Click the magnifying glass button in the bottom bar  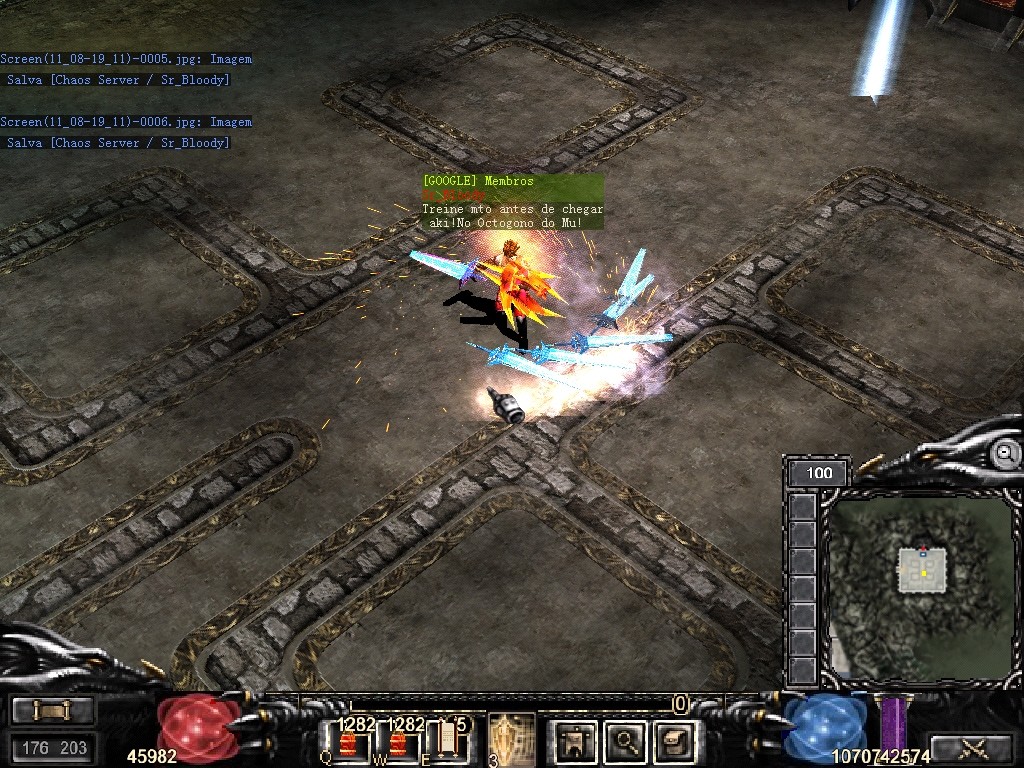(x=626, y=741)
